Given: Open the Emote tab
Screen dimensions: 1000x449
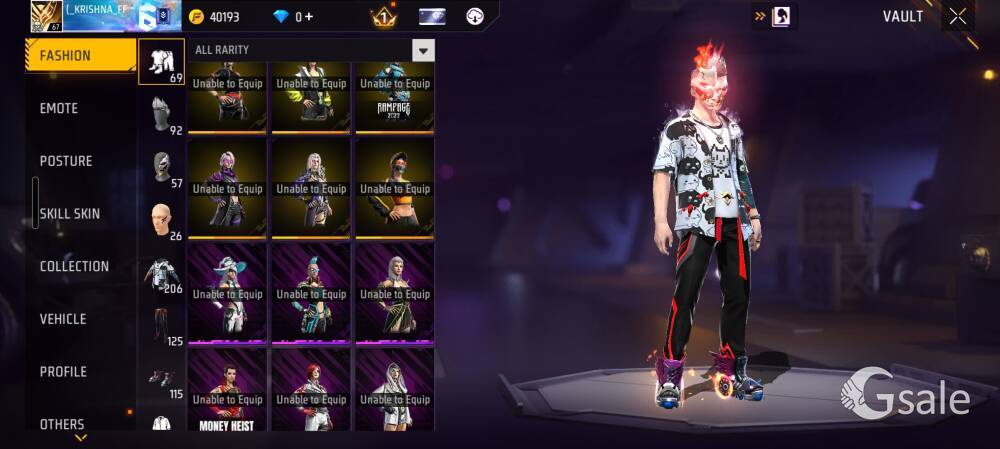Looking at the screenshot, I should (59, 108).
